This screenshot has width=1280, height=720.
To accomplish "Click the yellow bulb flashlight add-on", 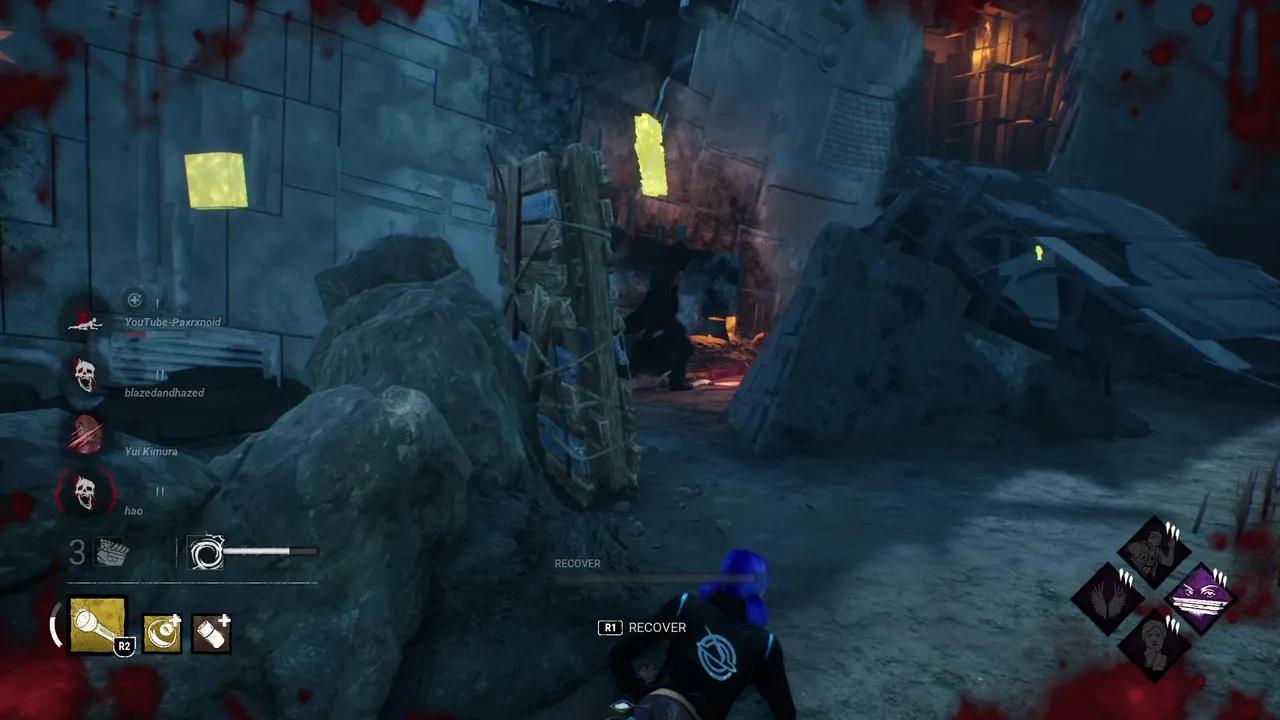I will pyautogui.click(x=162, y=633).
